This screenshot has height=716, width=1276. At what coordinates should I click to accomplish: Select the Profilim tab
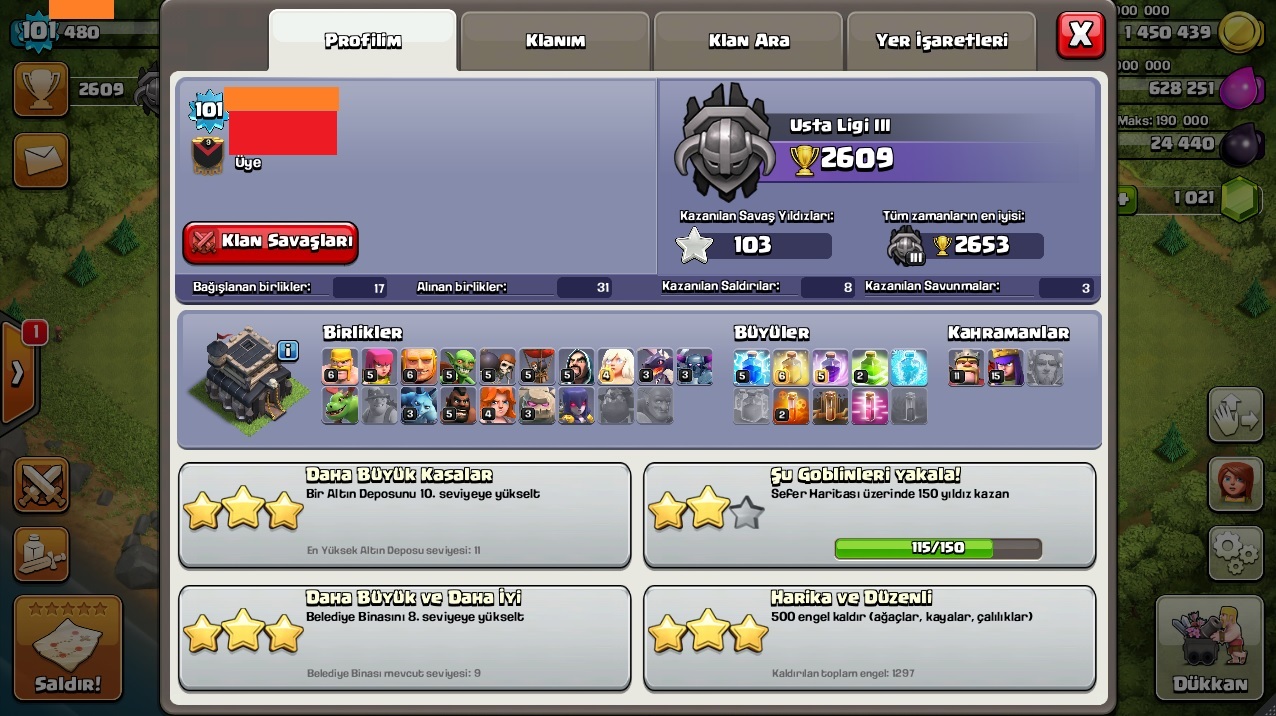point(363,41)
